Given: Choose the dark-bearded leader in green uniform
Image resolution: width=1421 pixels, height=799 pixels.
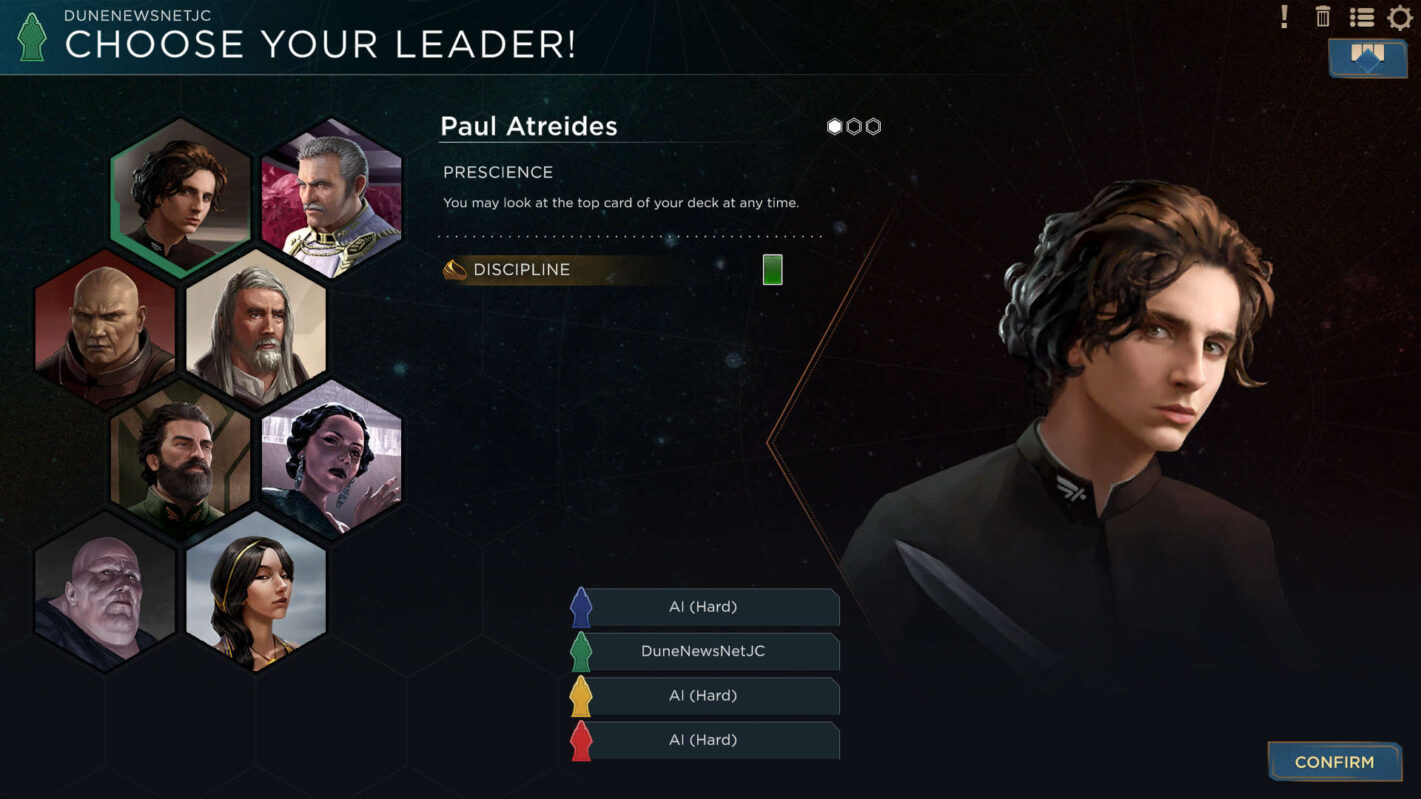Looking at the screenshot, I should pyautogui.click(x=181, y=459).
